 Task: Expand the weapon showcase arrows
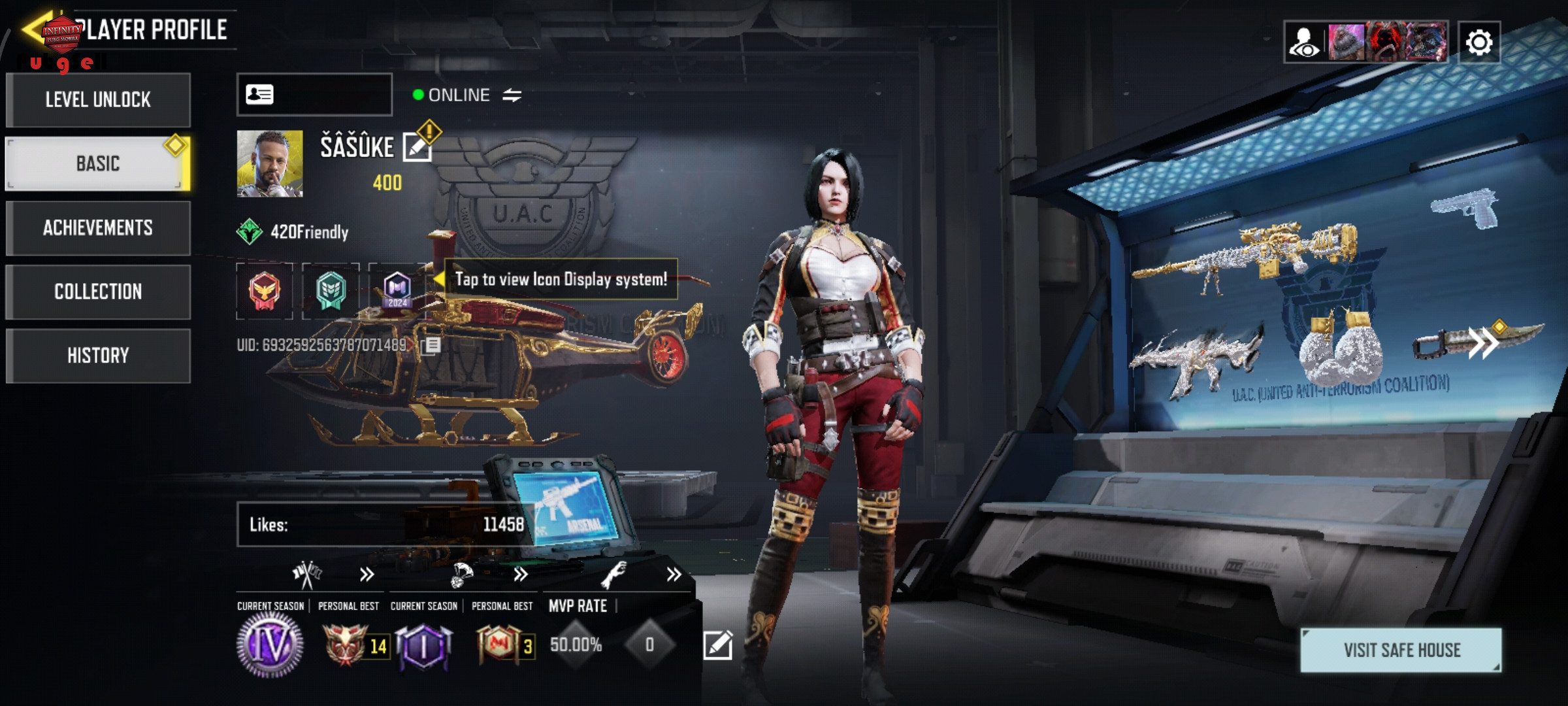(1483, 343)
